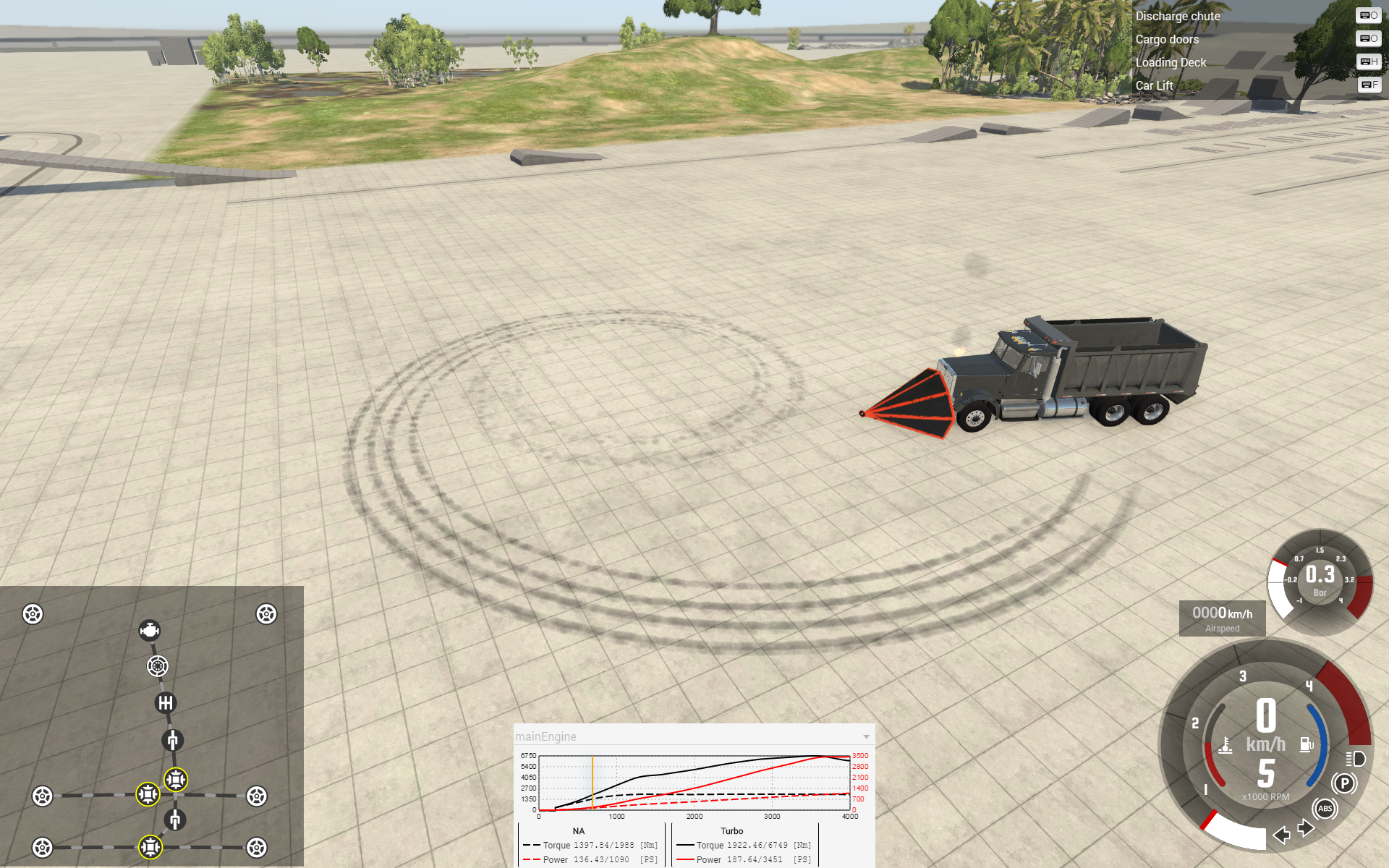
Task: Select the engine node on the powertrain diagram
Action: (x=150, y=631)
